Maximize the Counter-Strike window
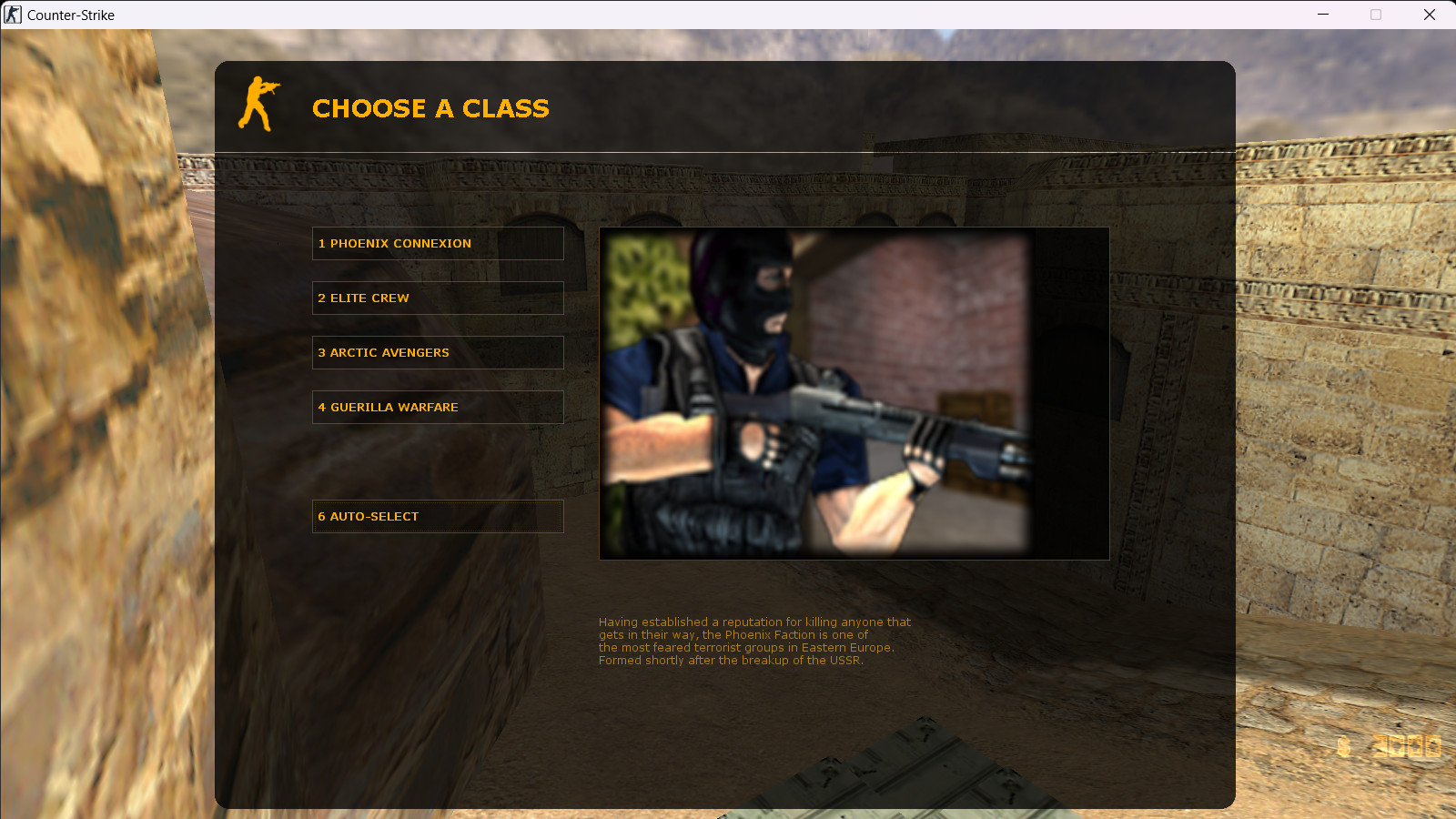 point(1376,15)
